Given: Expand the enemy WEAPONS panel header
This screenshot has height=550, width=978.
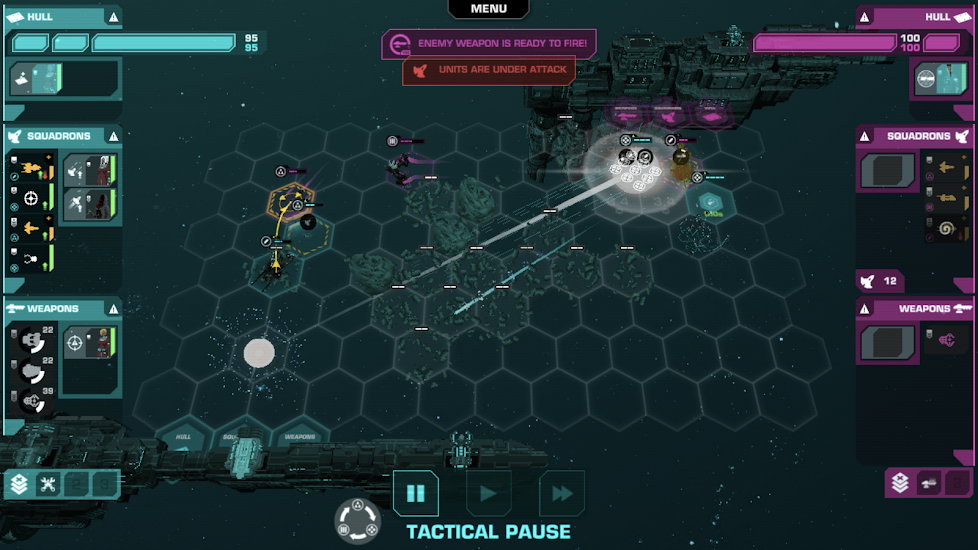Looking at the screenshot, I should pyautogui.click(x=915, y=308).
